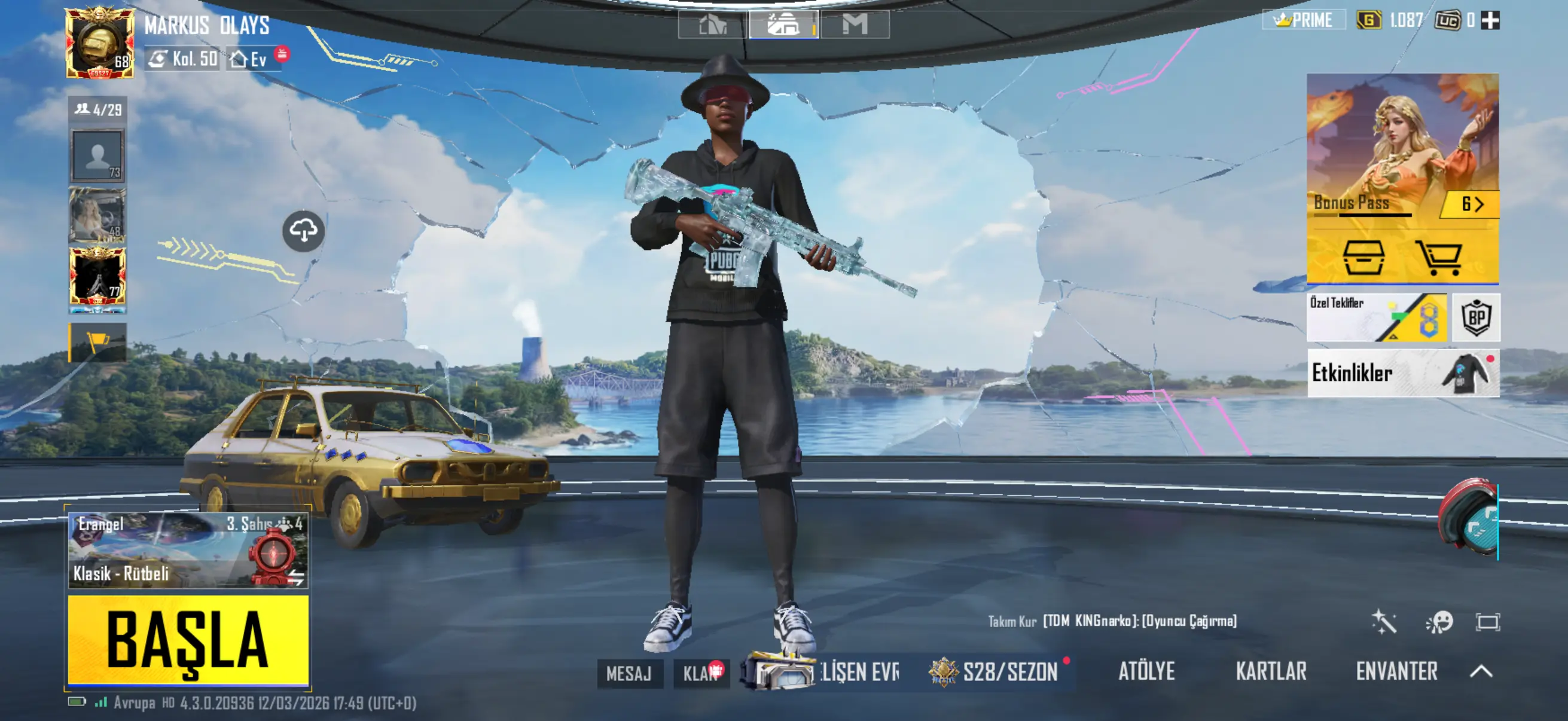
Task: Open the S28/SEZON season page
Action: [x=1001, y=672]
